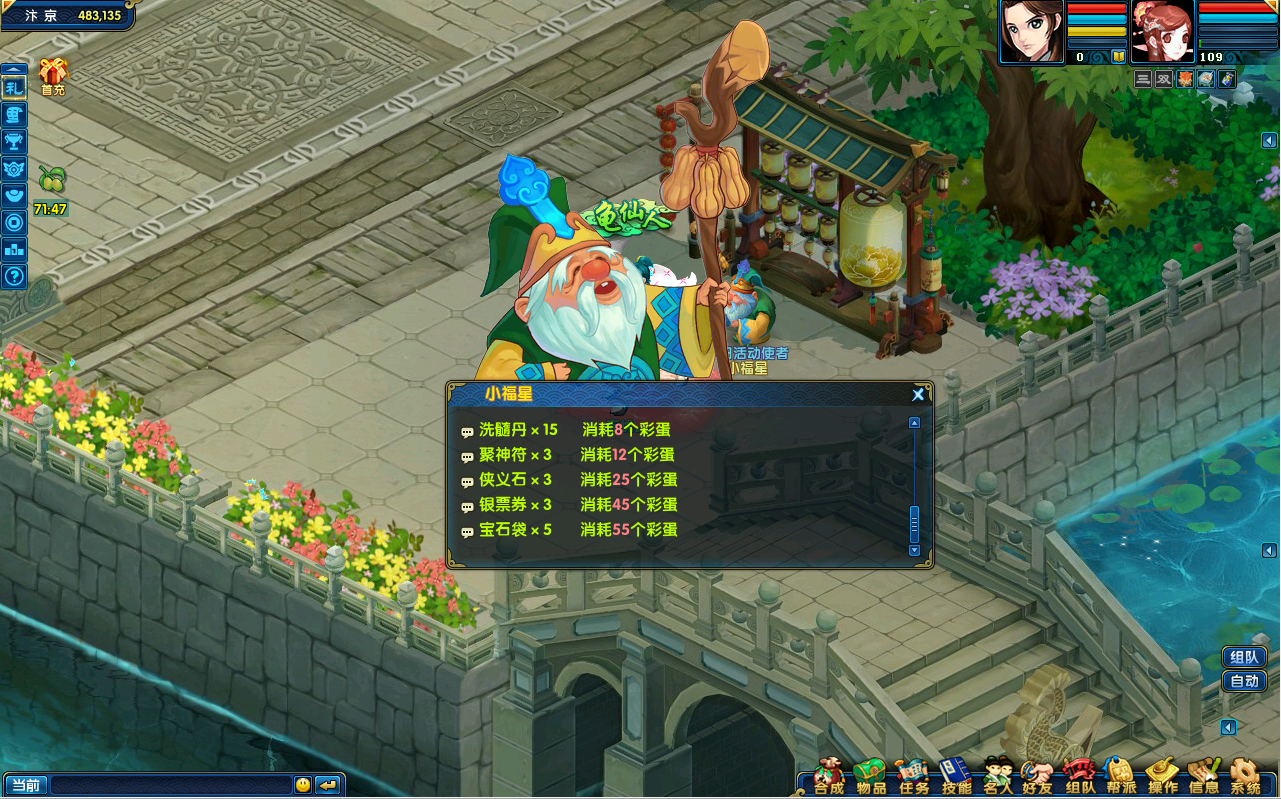Open the 好友 friends list

click(x=1037, y=776)
